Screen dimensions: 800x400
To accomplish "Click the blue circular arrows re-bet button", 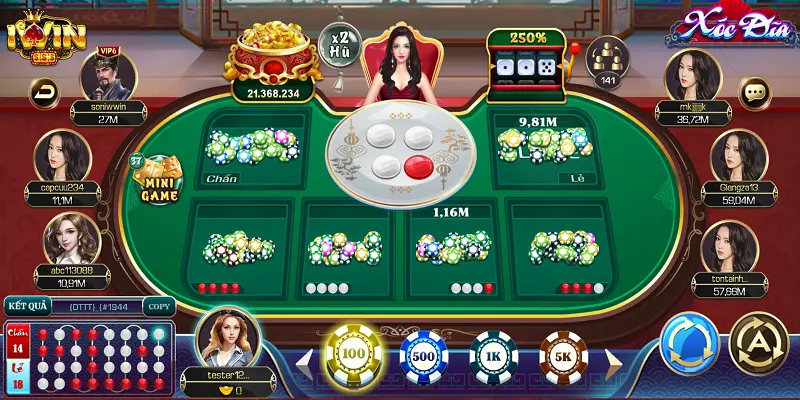I will tap(690, 345).
